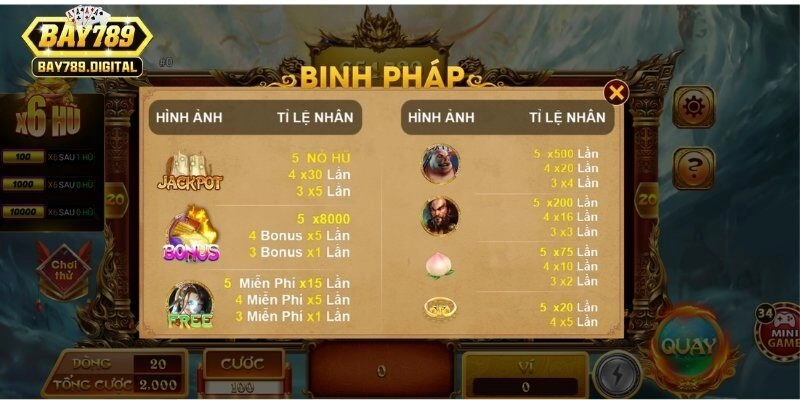
Task: Choose the 10000 jackpot bet level
Action: click(x=24, y=212)
